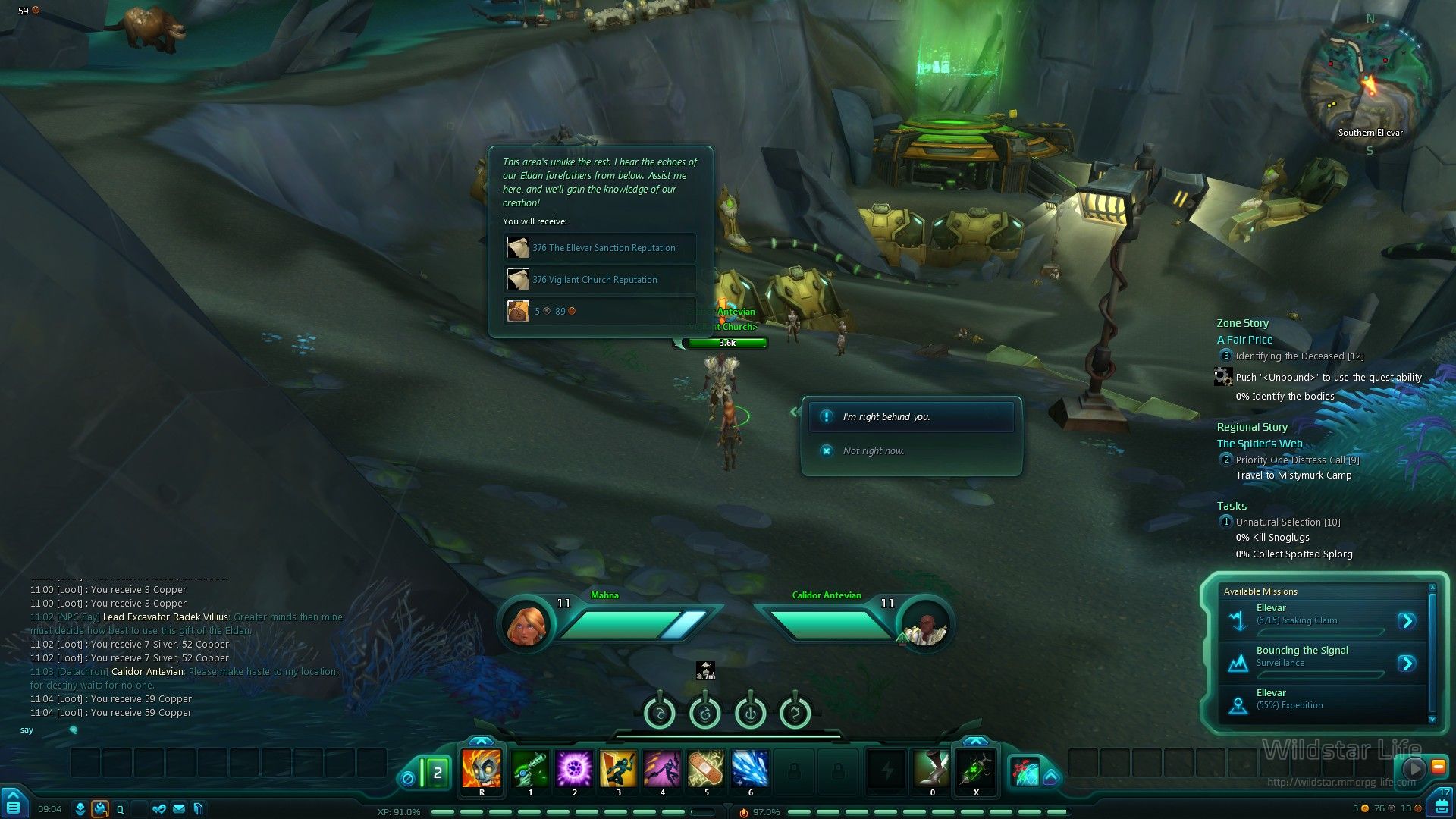The width and height of the screenshot is (1456, 819).
Task: Open the Bouncing the Signal mission arrow
Action: [x=1407, y=664]
